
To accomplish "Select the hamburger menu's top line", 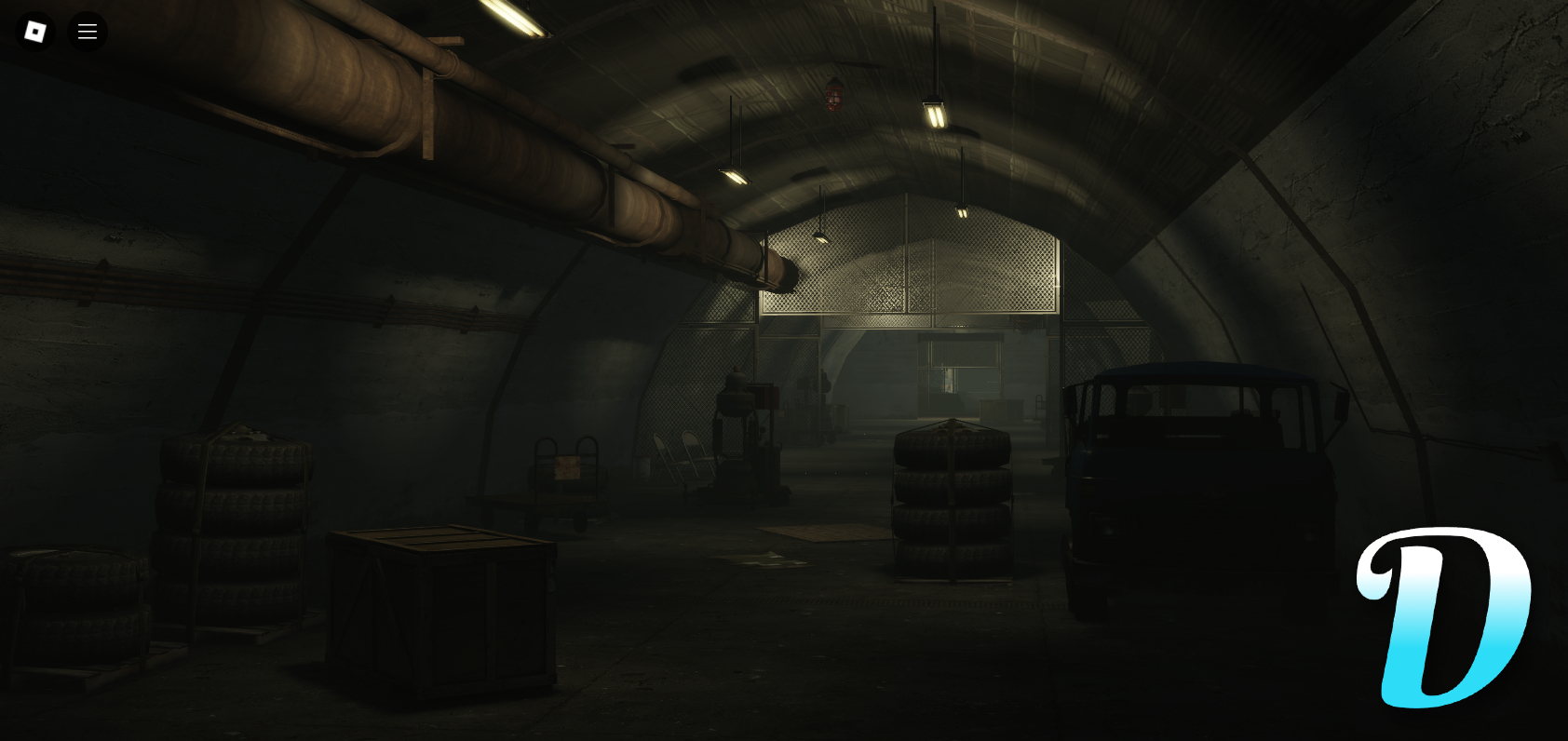I will coord(88,24).
